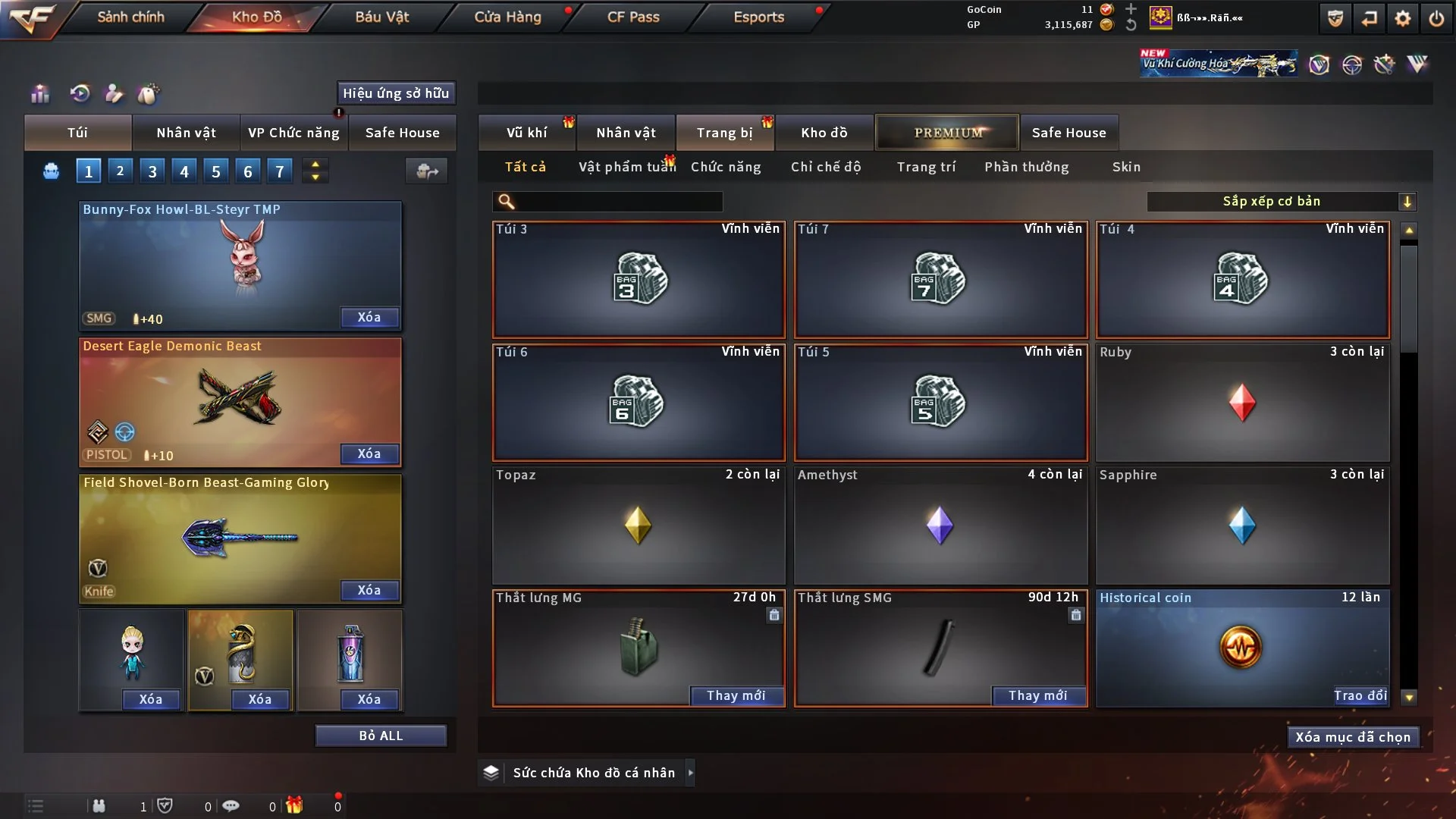Switch to the Vũ khí tab
The image size is (1456, 819).
tap(526, 133)
